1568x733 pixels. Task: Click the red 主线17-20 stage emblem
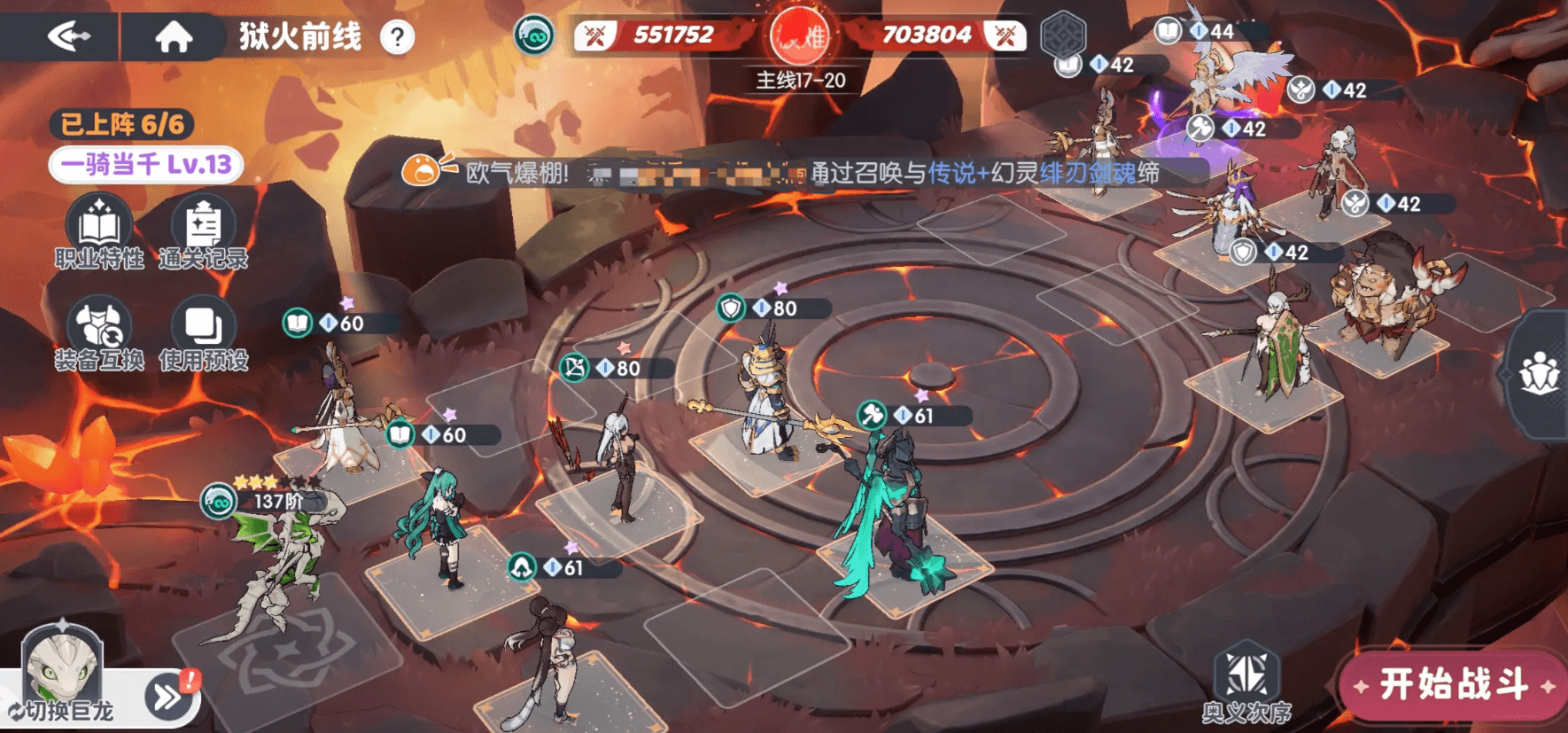pos(800,37)
